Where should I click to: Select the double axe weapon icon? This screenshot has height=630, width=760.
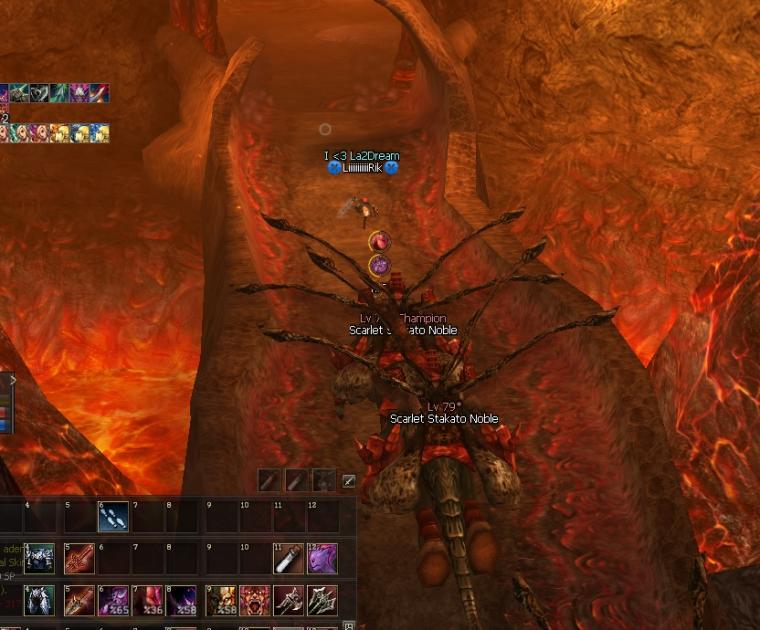pos(322,600)
